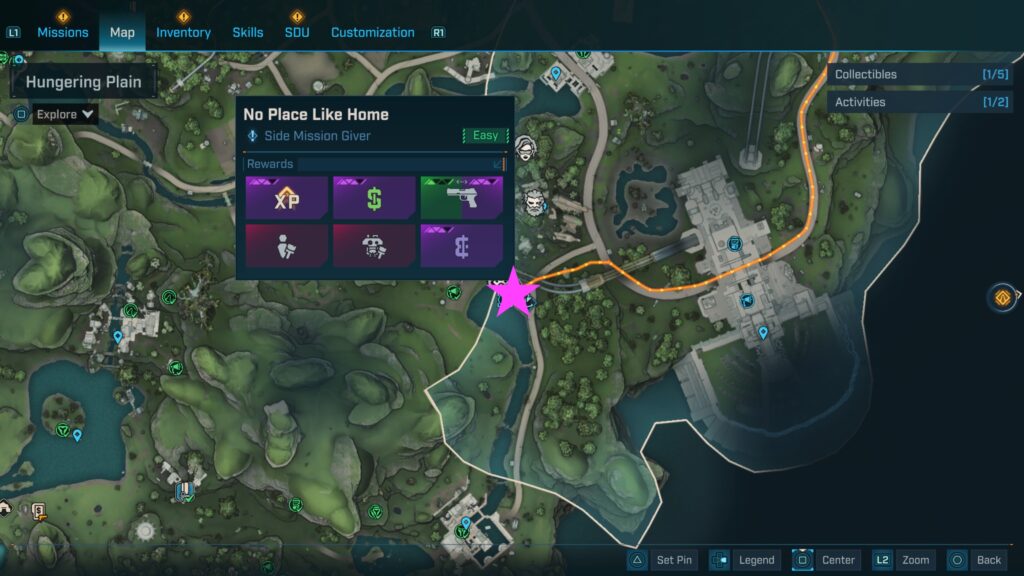This screenshot has width=1024, height=576.
Task: Select the XP reward tile
Action: coord(286,197)
